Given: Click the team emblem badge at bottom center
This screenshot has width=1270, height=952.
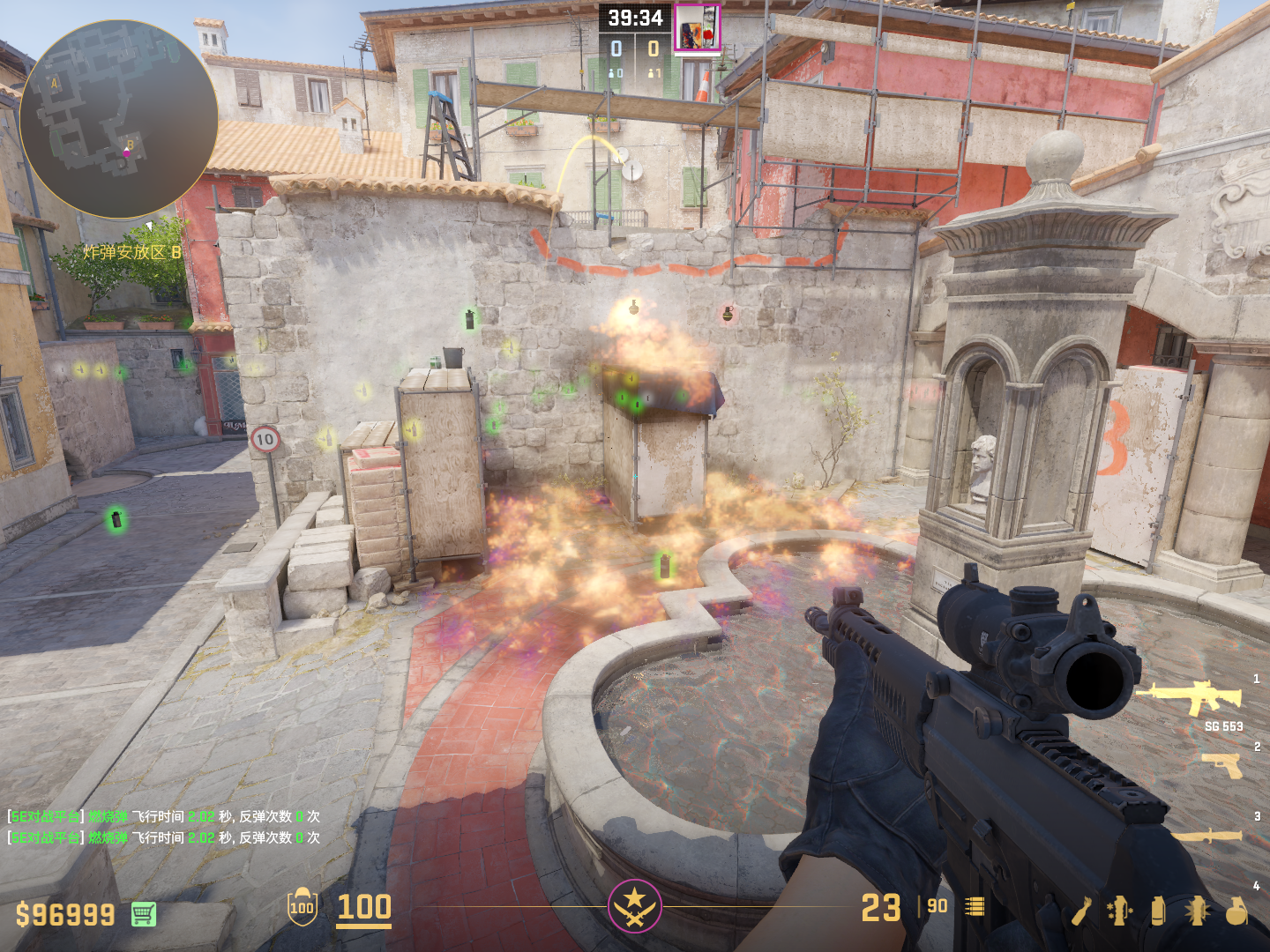Looking at the screenshot, I should (634, 905).
